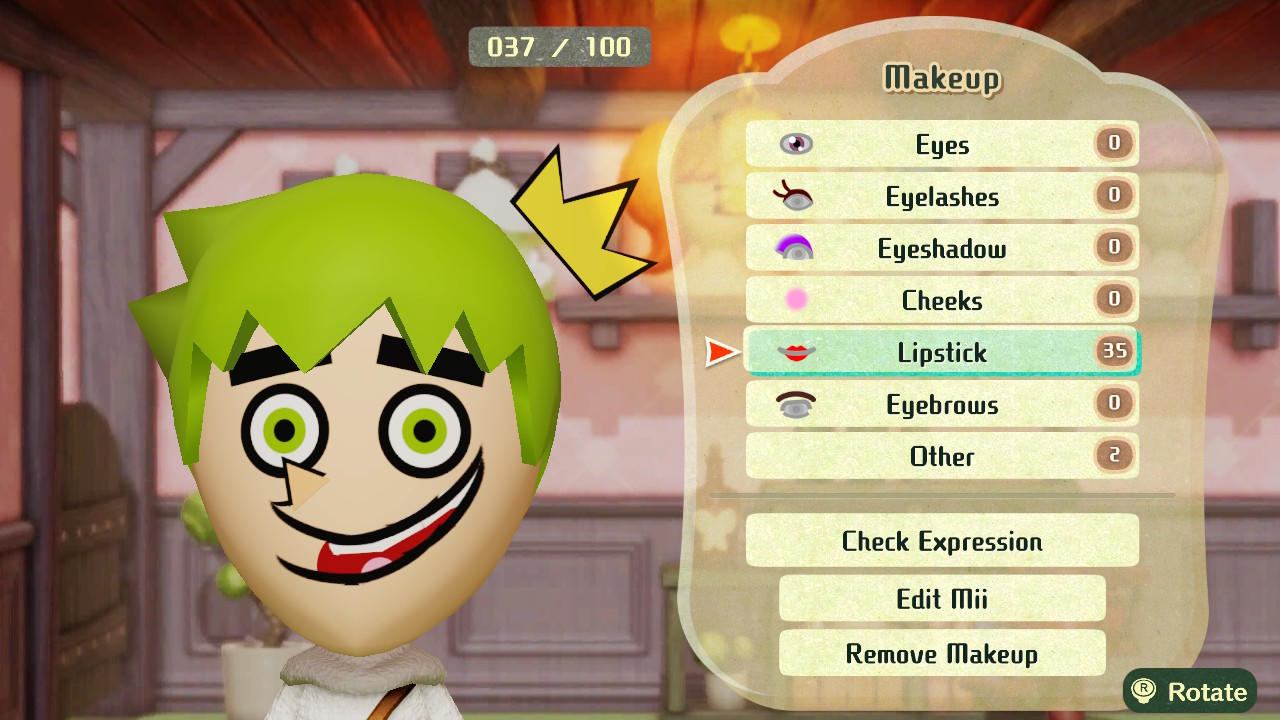Click the orange cursor arrow beside Lipstick
The width and height of the screenshot is (1280, 720).
[x=720, y=352]
